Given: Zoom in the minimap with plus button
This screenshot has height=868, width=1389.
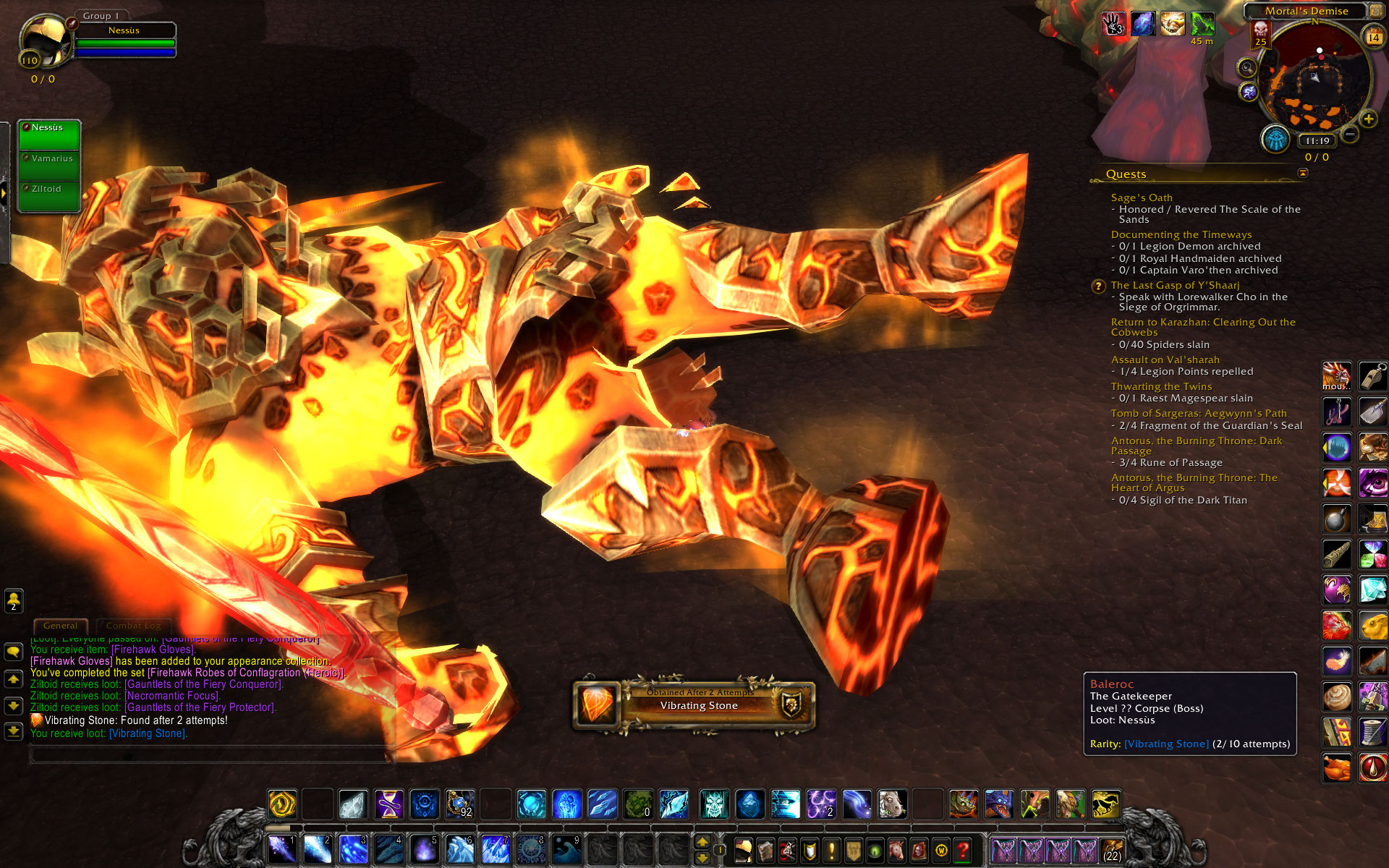Looking at the screenshot, I should (1368, 119).
